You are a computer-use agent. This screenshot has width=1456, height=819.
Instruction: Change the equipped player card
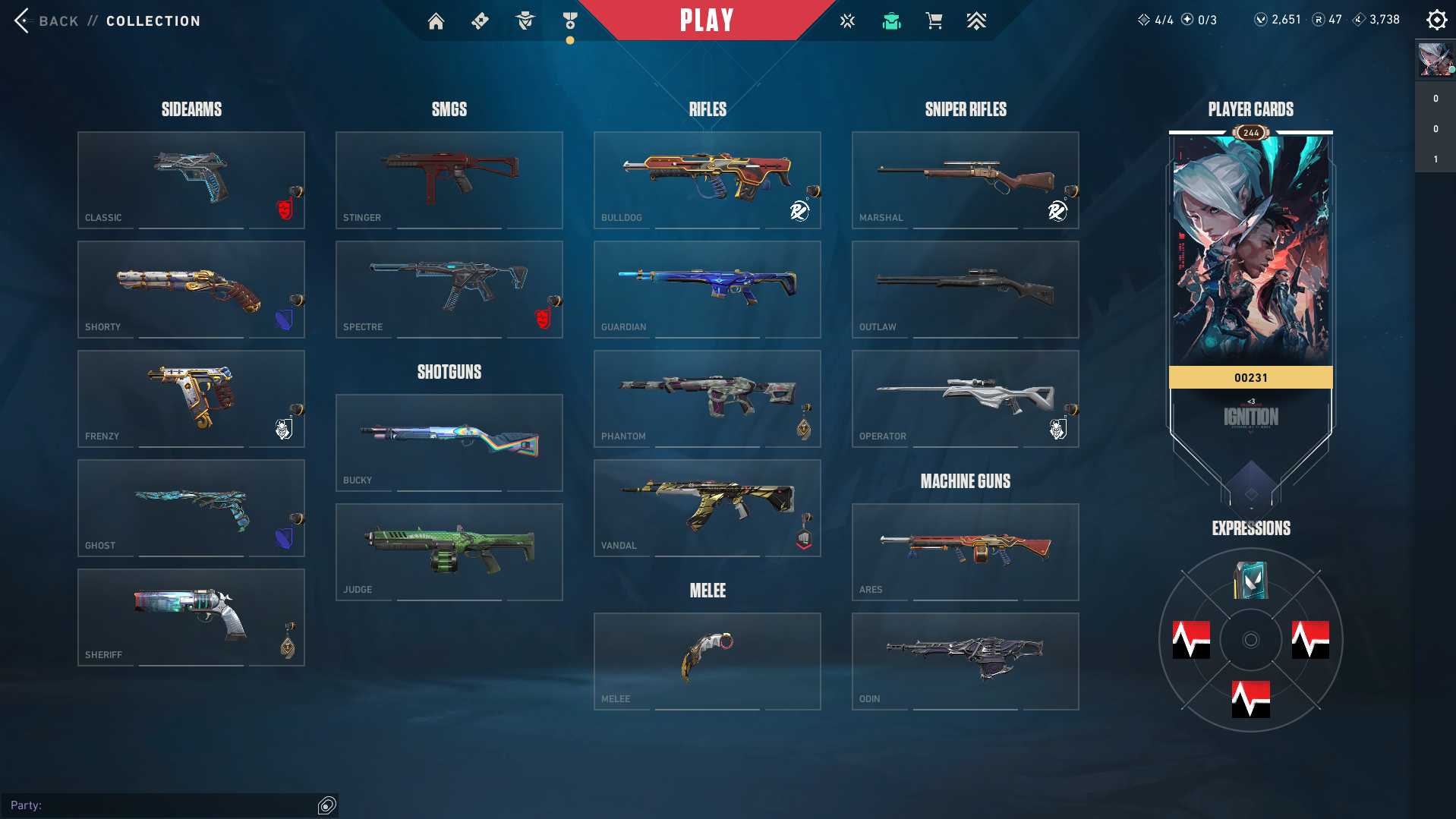[x=1250, y=250]
